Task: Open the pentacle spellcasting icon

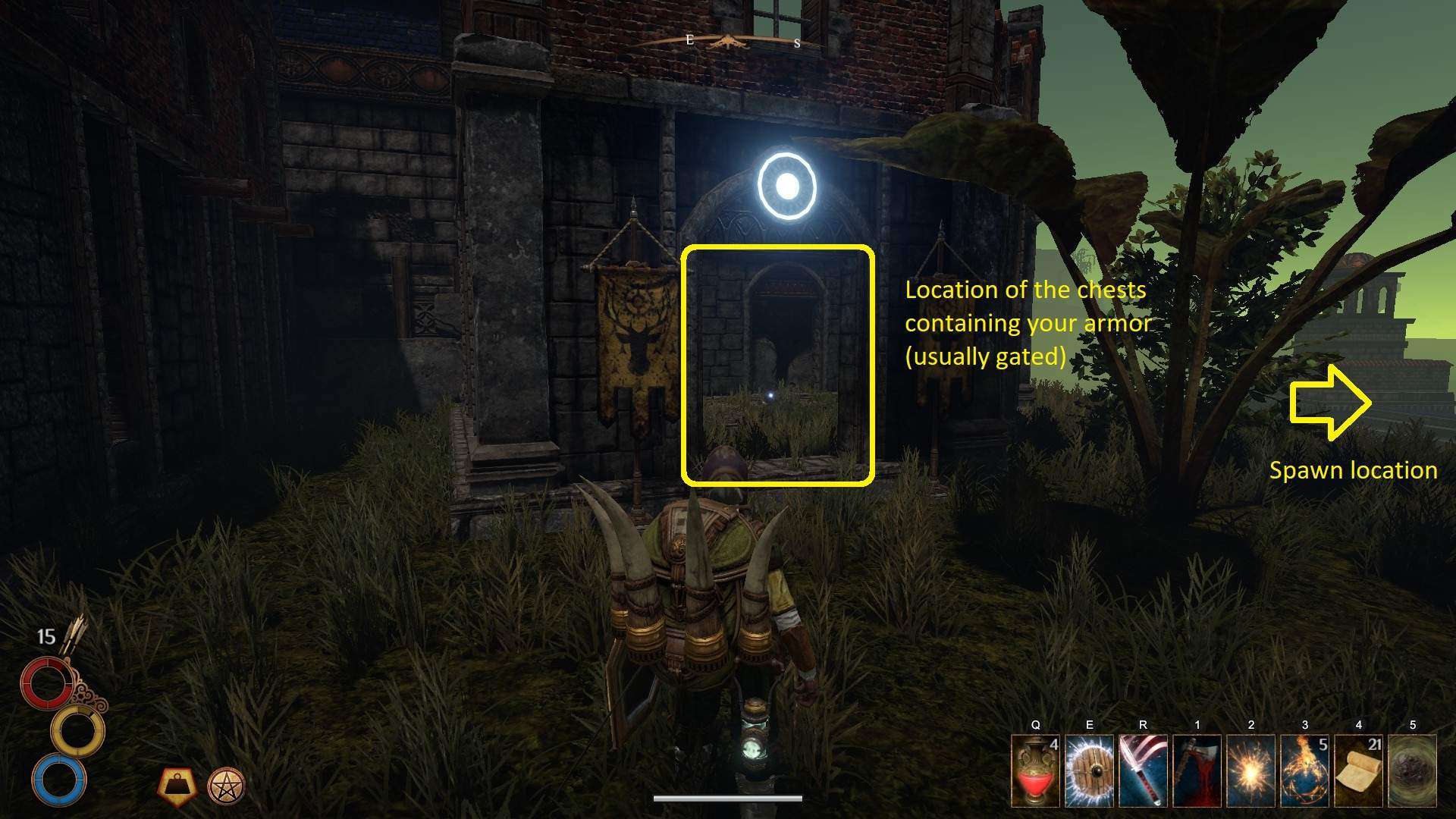Action: [x=227, y=786]
